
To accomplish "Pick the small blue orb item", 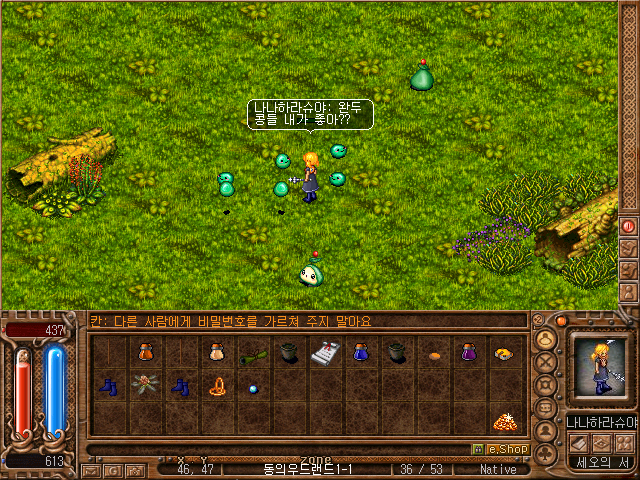I will click(x=253, y=388).
